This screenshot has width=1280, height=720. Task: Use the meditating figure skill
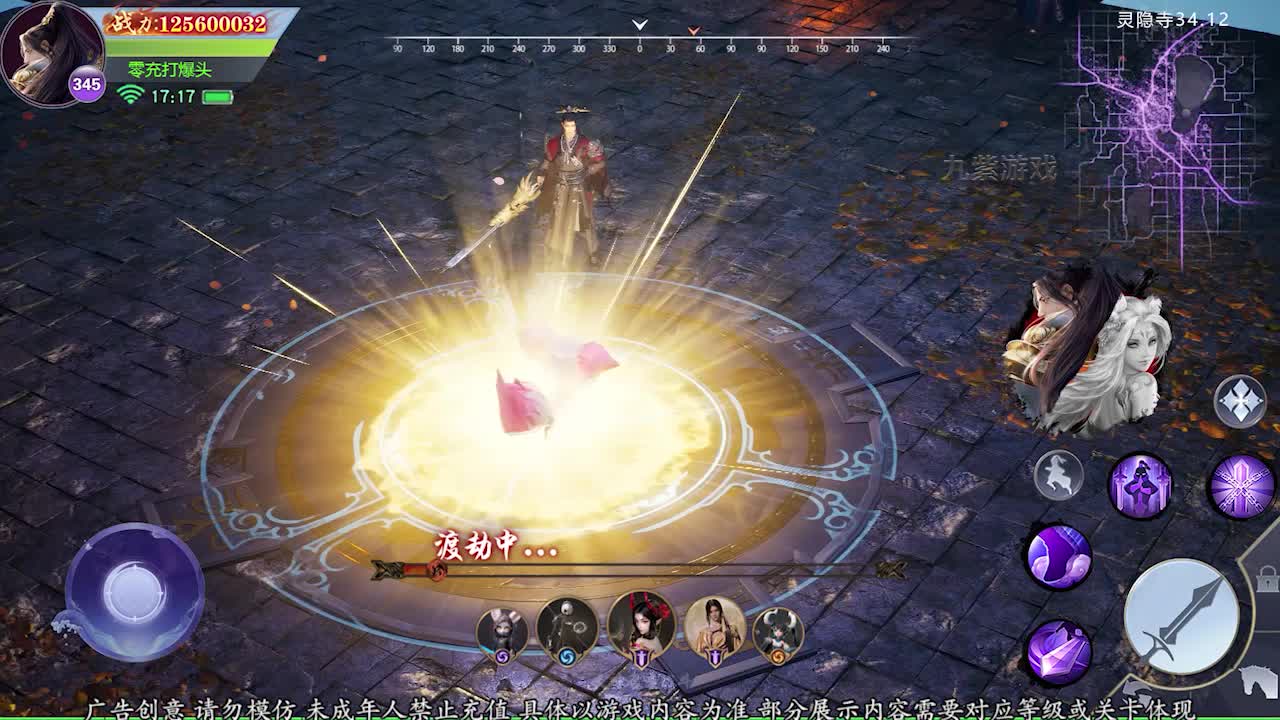[1140, 487]
